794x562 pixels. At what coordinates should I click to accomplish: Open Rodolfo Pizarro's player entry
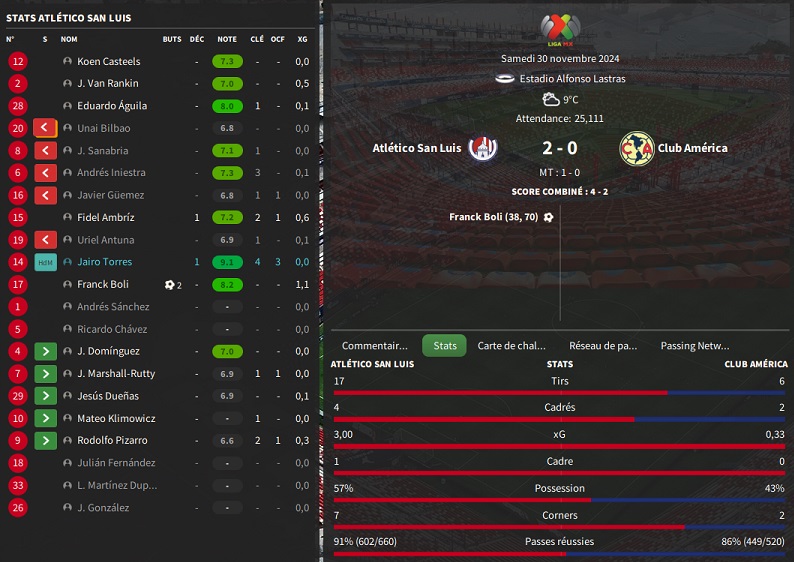pos(112,441)
